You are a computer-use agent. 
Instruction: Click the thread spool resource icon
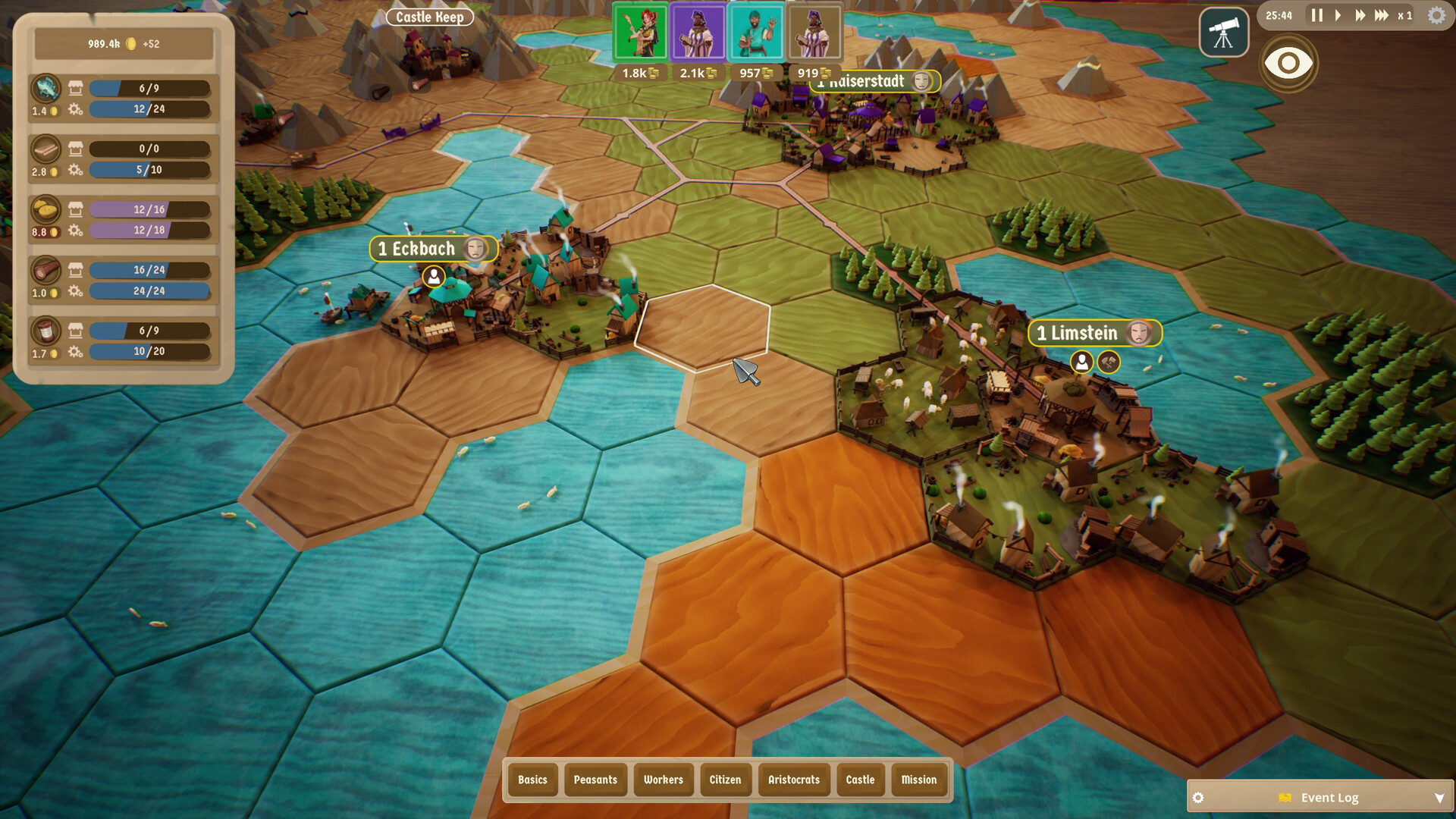point(45,332)
